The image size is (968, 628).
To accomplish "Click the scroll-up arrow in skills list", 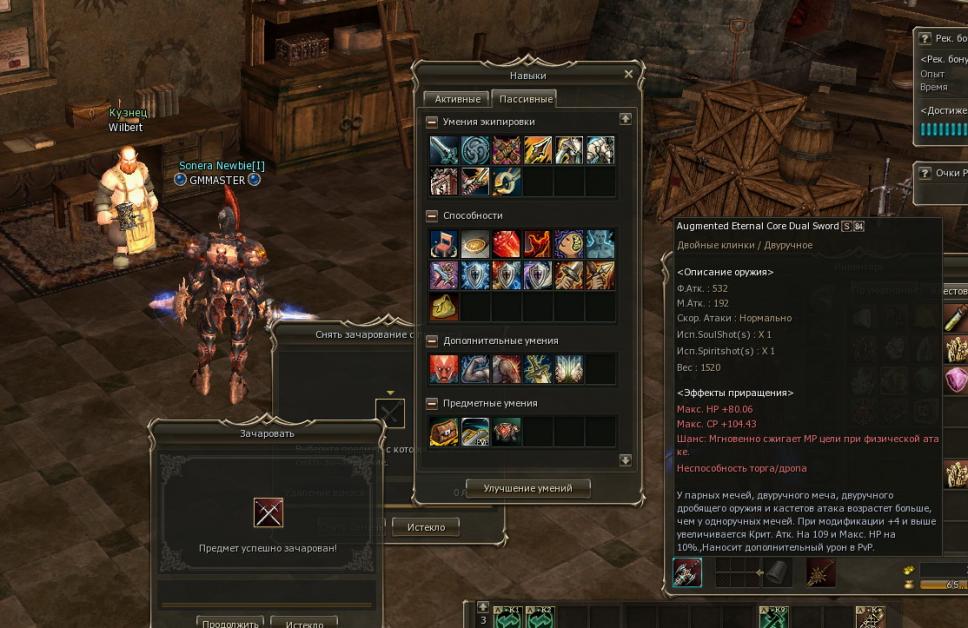I will click(x=625, y=118).
